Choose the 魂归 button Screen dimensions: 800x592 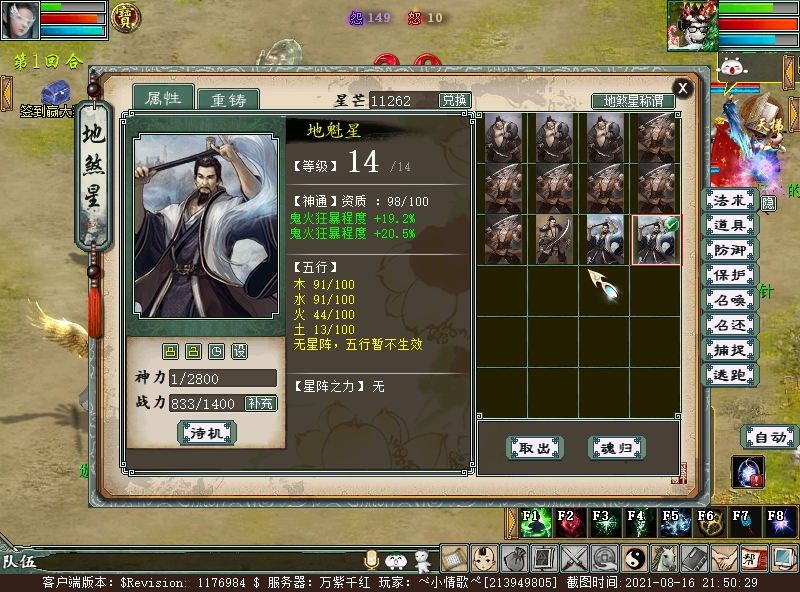point(615,448)
